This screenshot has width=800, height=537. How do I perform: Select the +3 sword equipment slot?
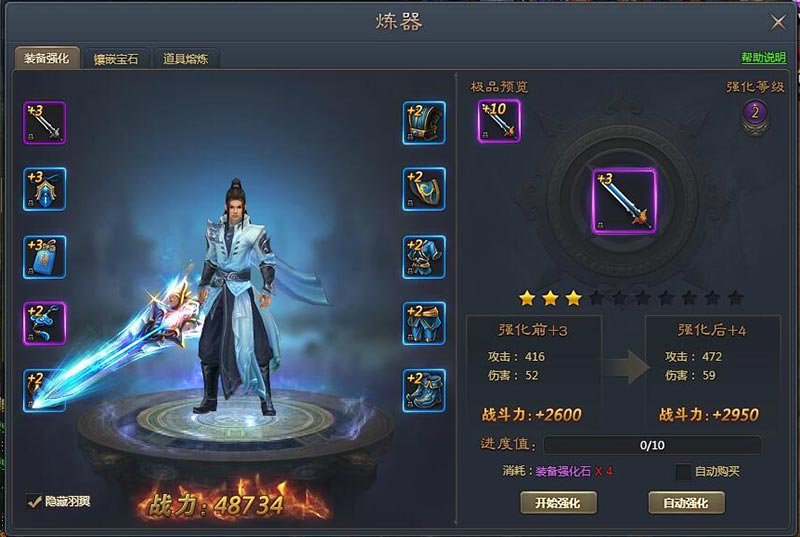[45, 123]
